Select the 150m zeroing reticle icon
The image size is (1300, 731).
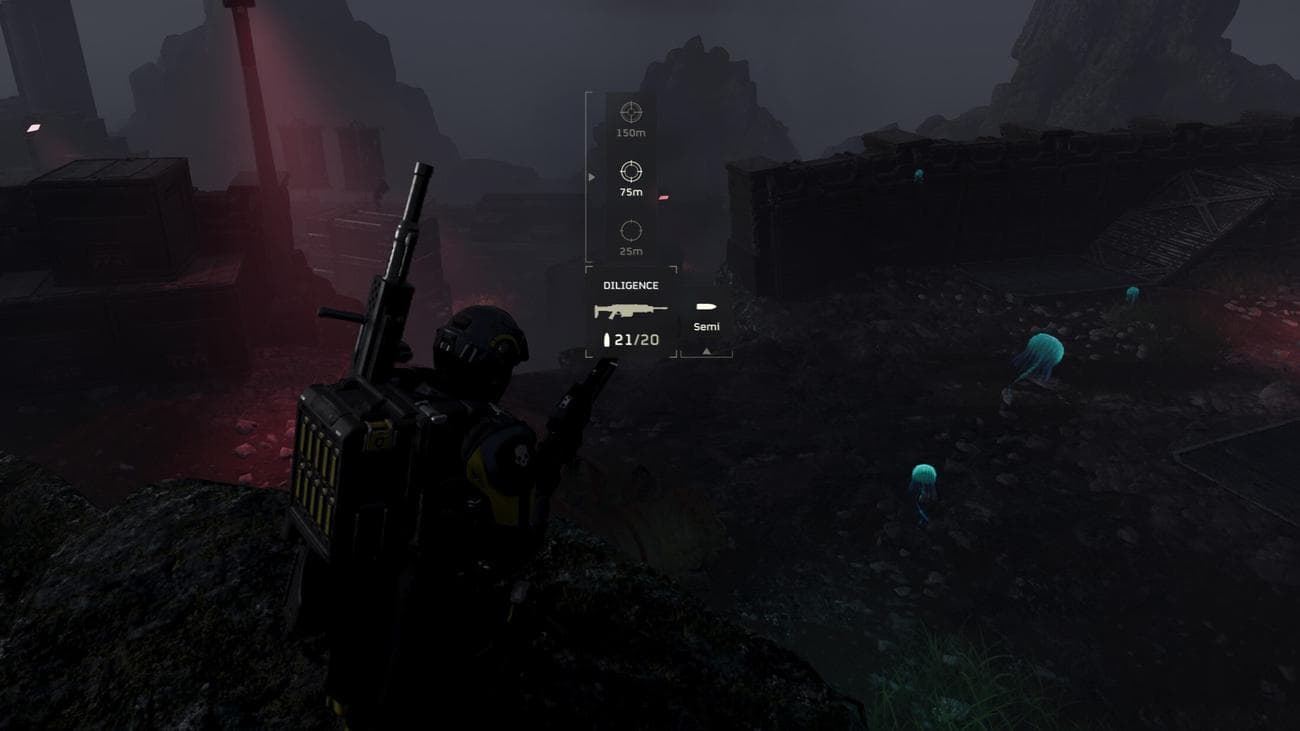(632, 110)
